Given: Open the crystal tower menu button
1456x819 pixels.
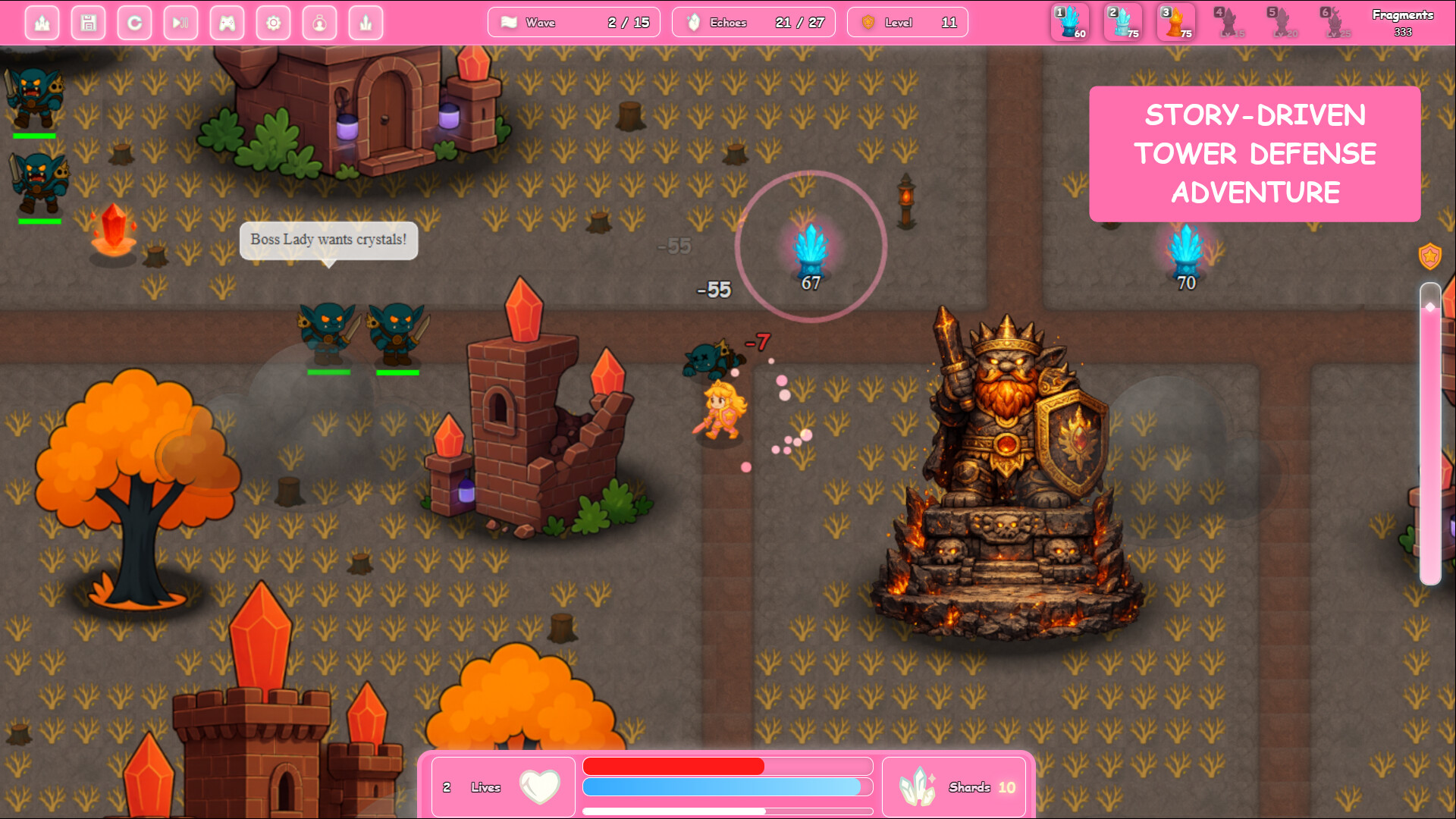Looking at the screenshot, I should 366,23.
